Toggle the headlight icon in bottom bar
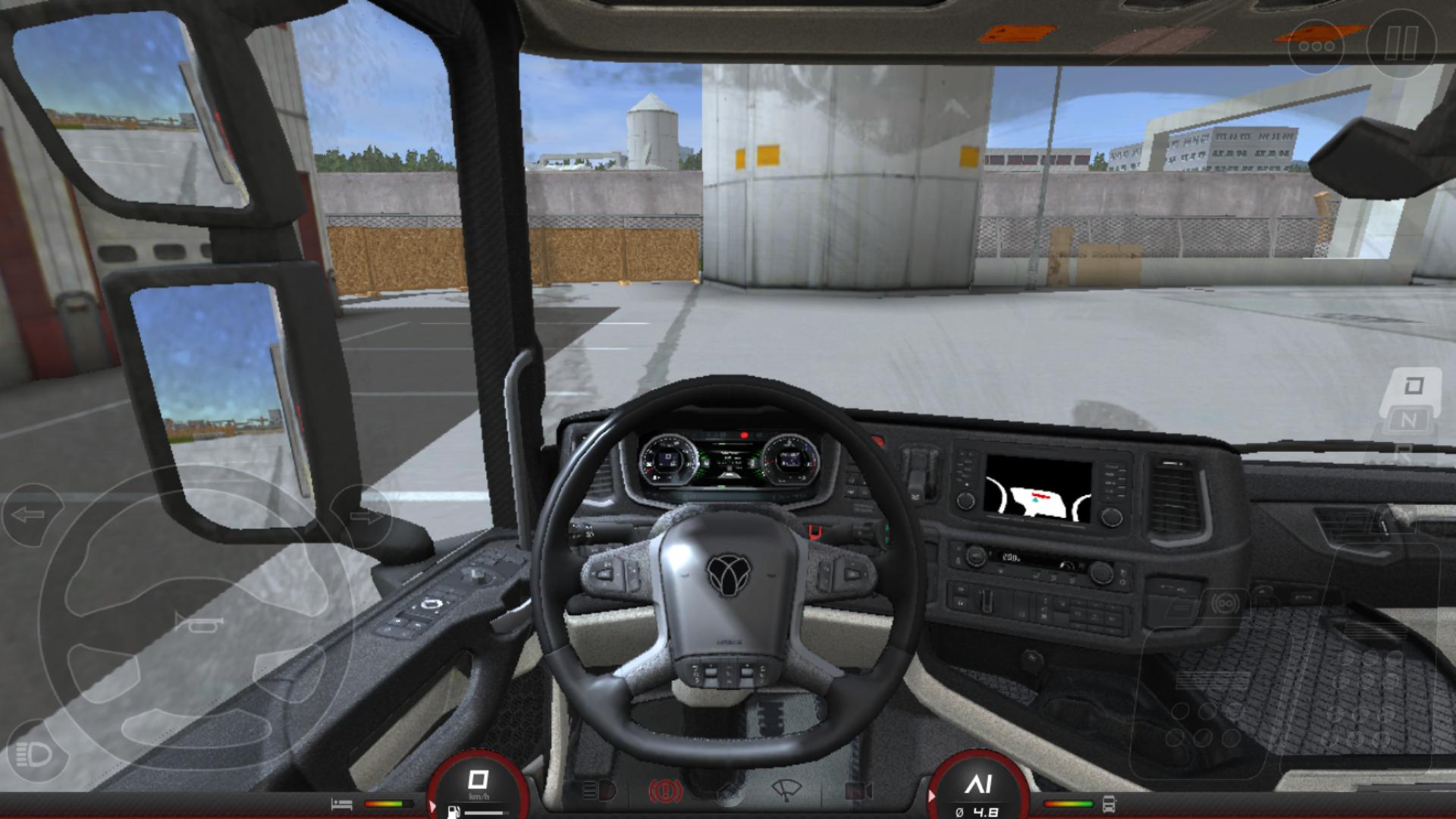The width and height of the screenshot is (1456, 819). point(598,792)
